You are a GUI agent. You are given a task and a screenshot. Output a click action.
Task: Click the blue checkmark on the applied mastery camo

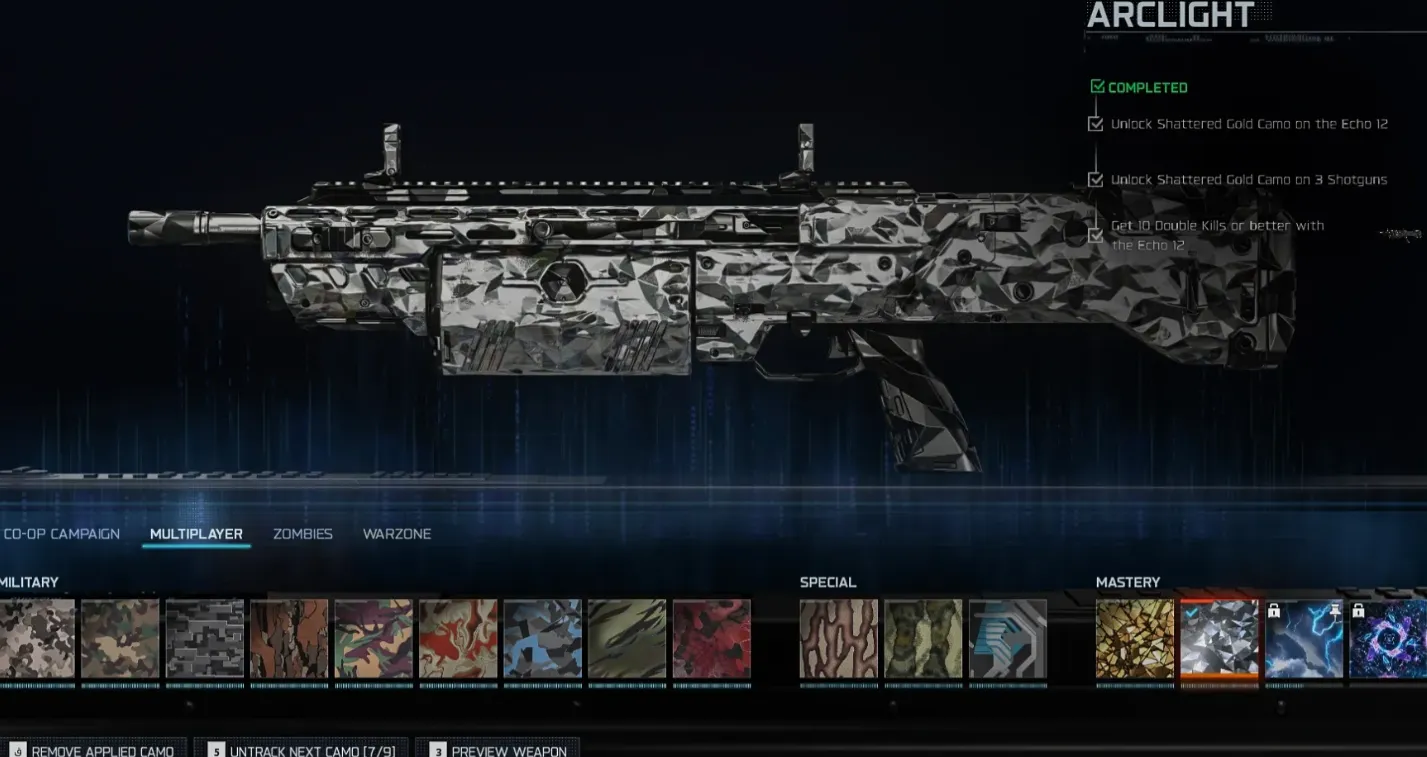(1192, 612)
